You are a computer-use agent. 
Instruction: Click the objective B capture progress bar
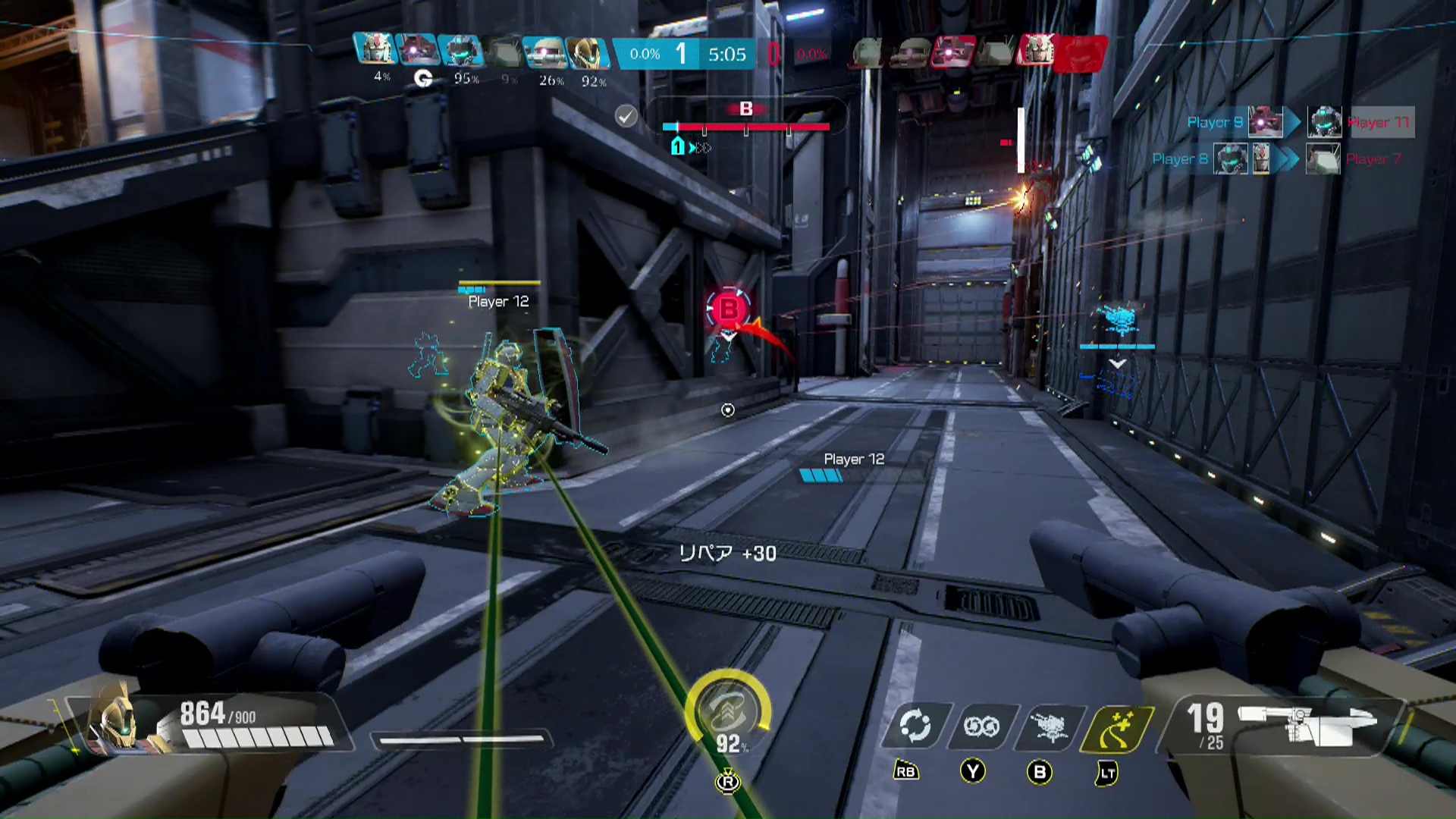pos(746,127)
